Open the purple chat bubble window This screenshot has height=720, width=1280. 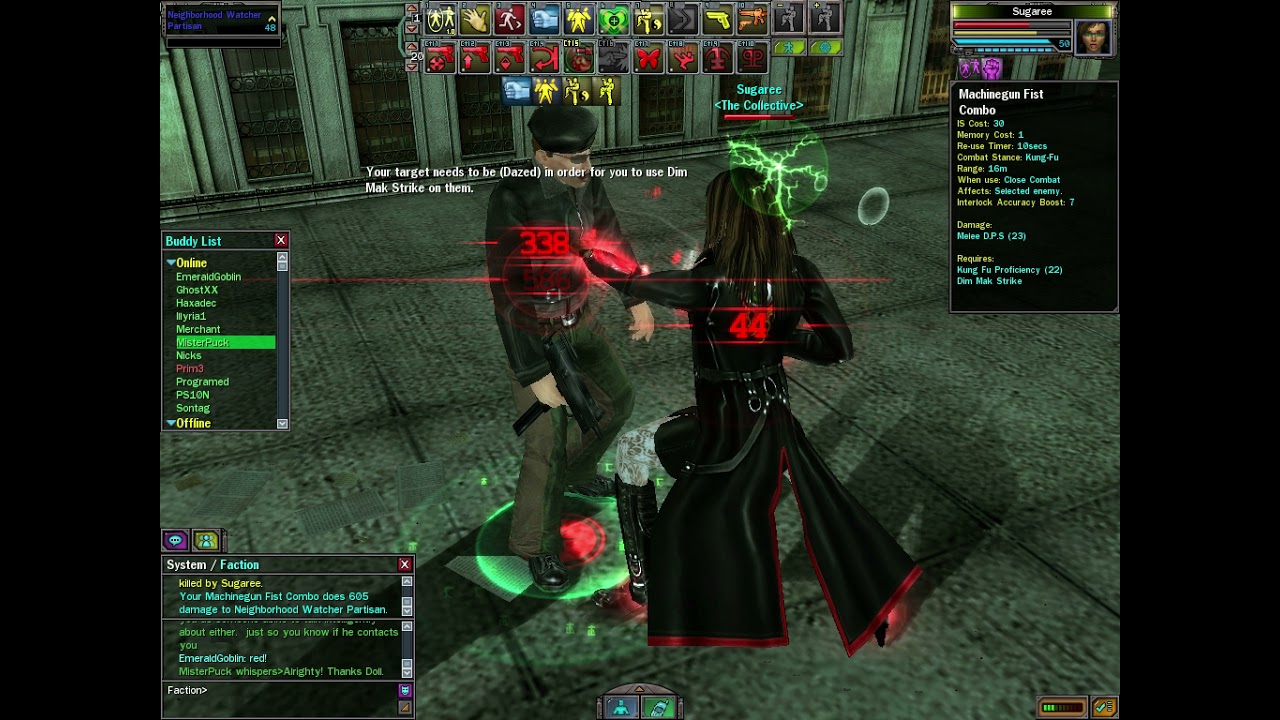tap(175, 541)
